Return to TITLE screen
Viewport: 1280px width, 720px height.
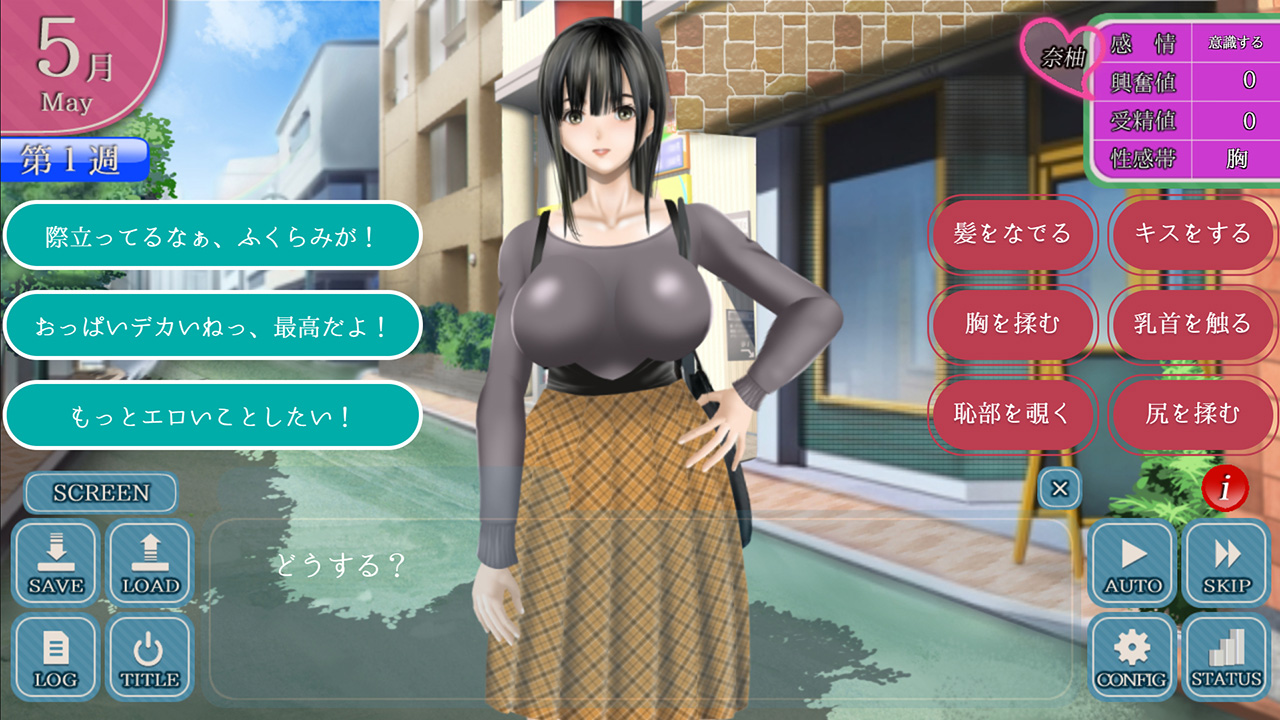point(150,656)
